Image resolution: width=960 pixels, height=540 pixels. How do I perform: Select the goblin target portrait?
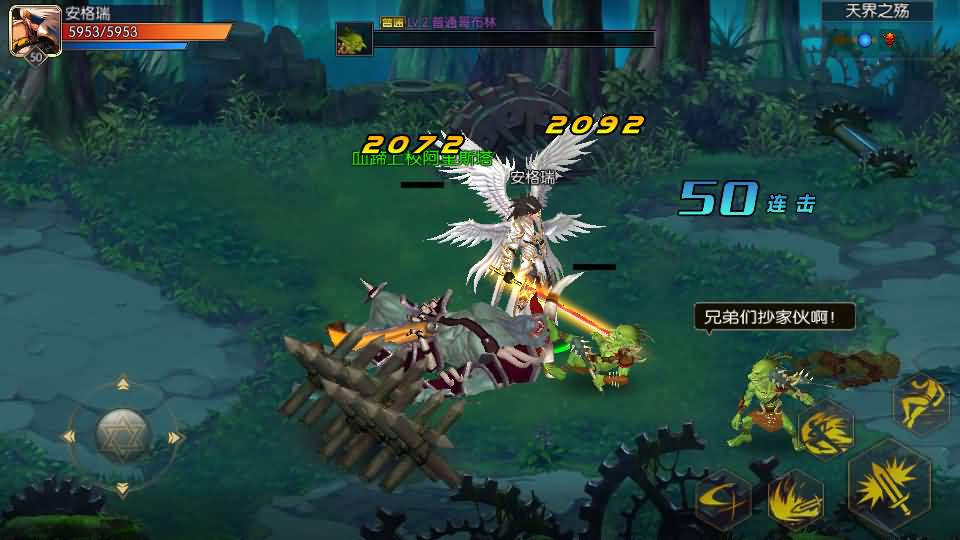point(352,39)
